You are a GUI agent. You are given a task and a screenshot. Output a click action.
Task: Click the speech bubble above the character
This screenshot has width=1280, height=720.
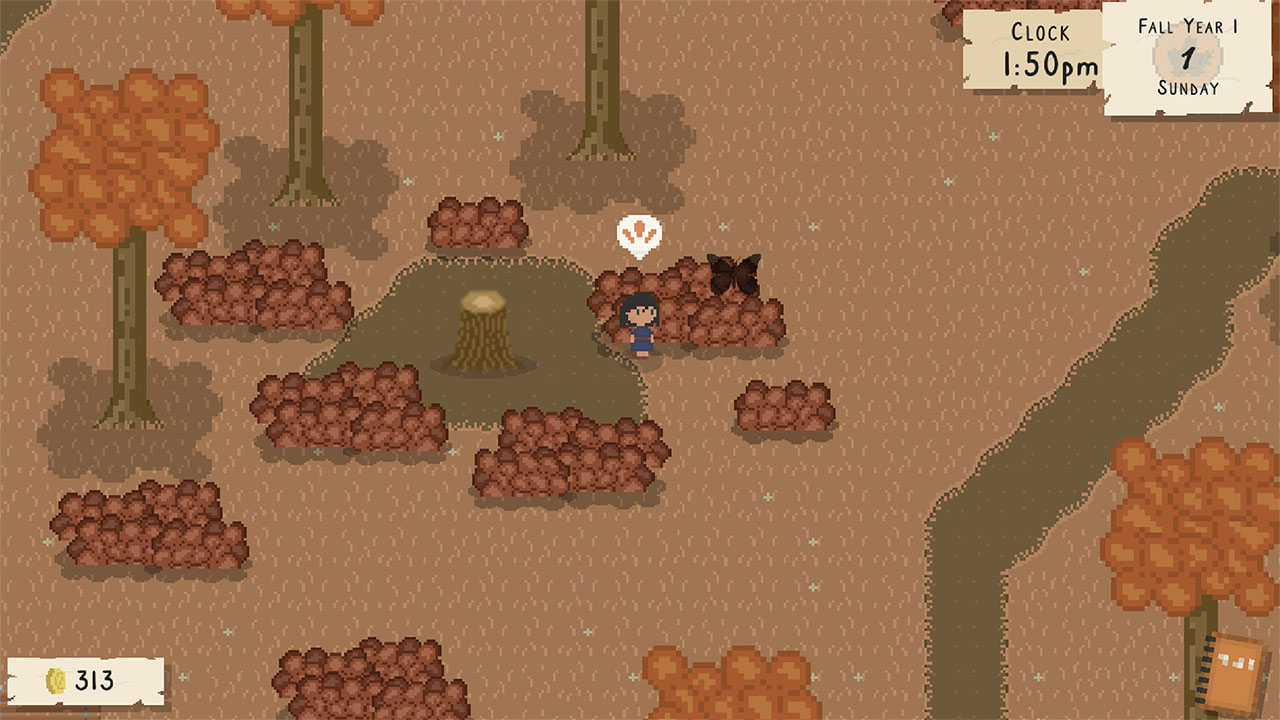click(638, 237)
